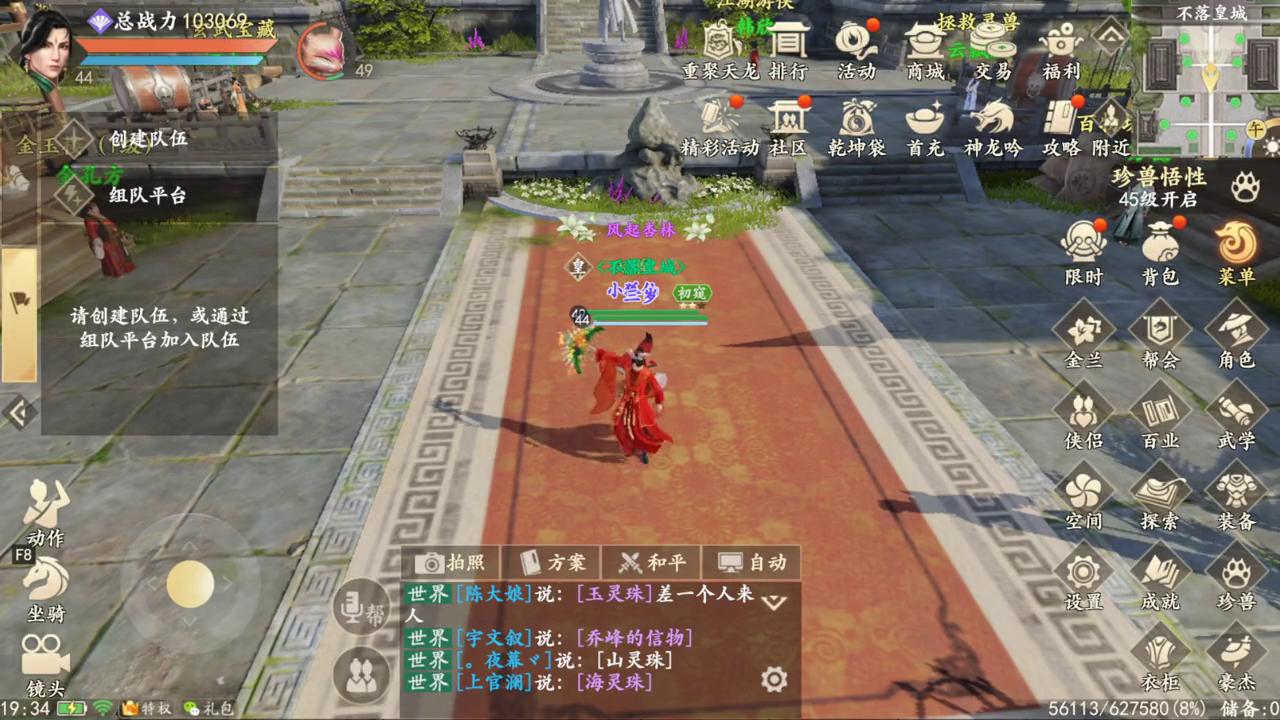Screen dimensions: 1280x720
Task: Open the 排行 ranking menu
Action: (788, 48)
